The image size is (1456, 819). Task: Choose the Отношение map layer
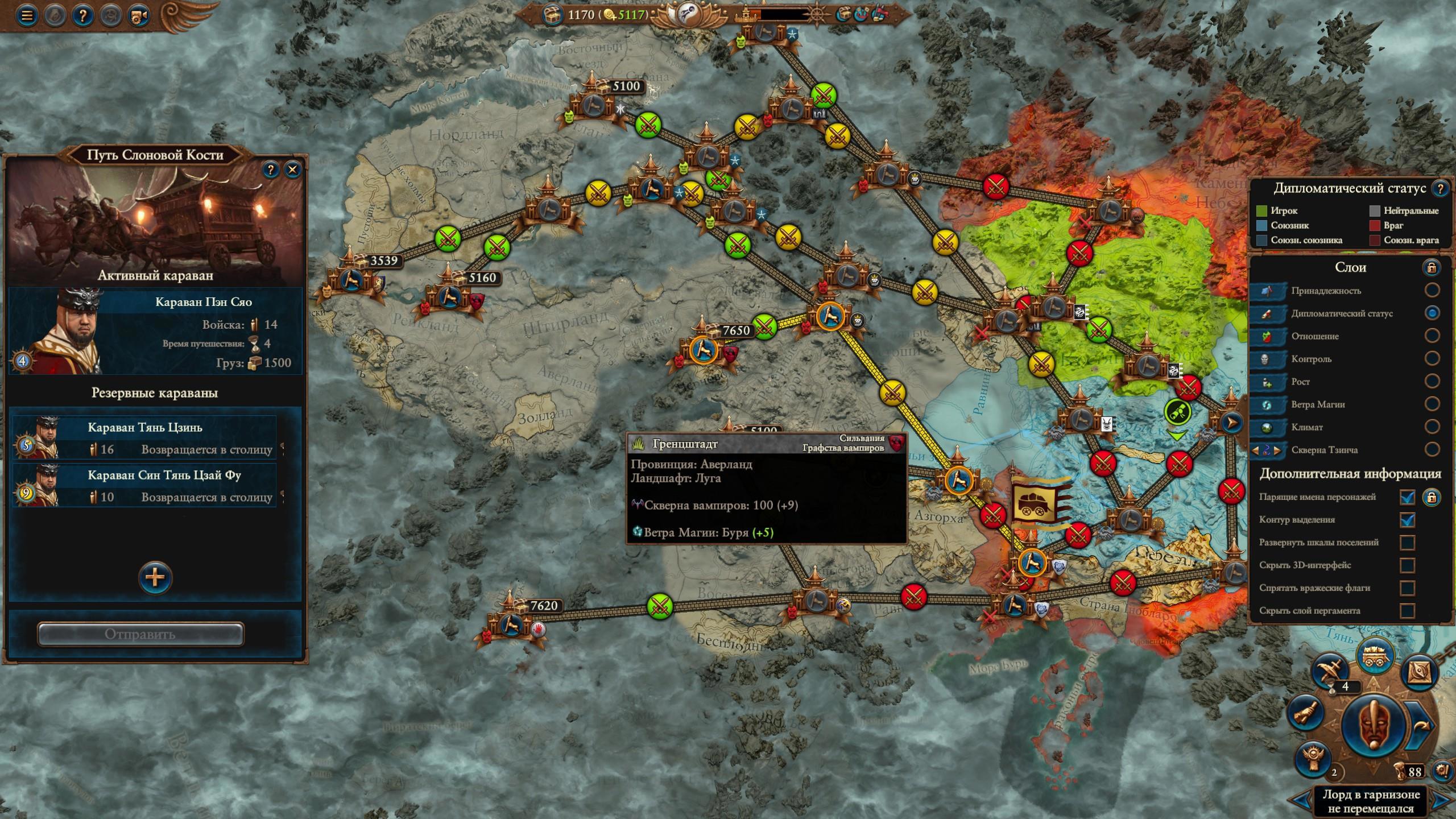tap(1432, 336)
